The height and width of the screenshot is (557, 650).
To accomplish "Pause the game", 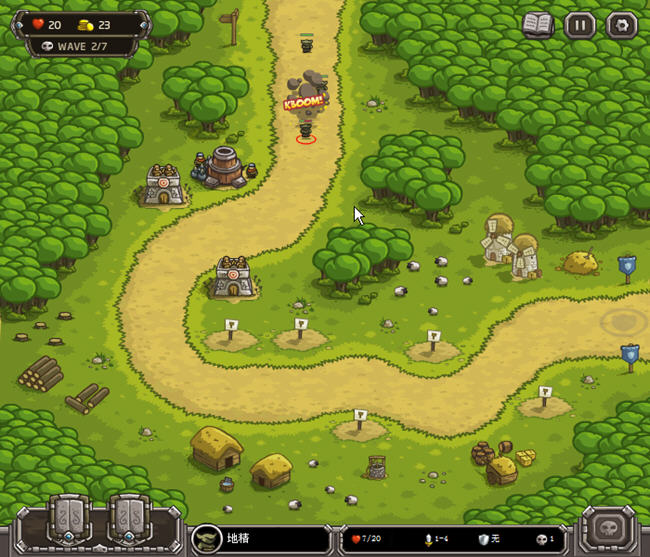I will pos(580,26).
